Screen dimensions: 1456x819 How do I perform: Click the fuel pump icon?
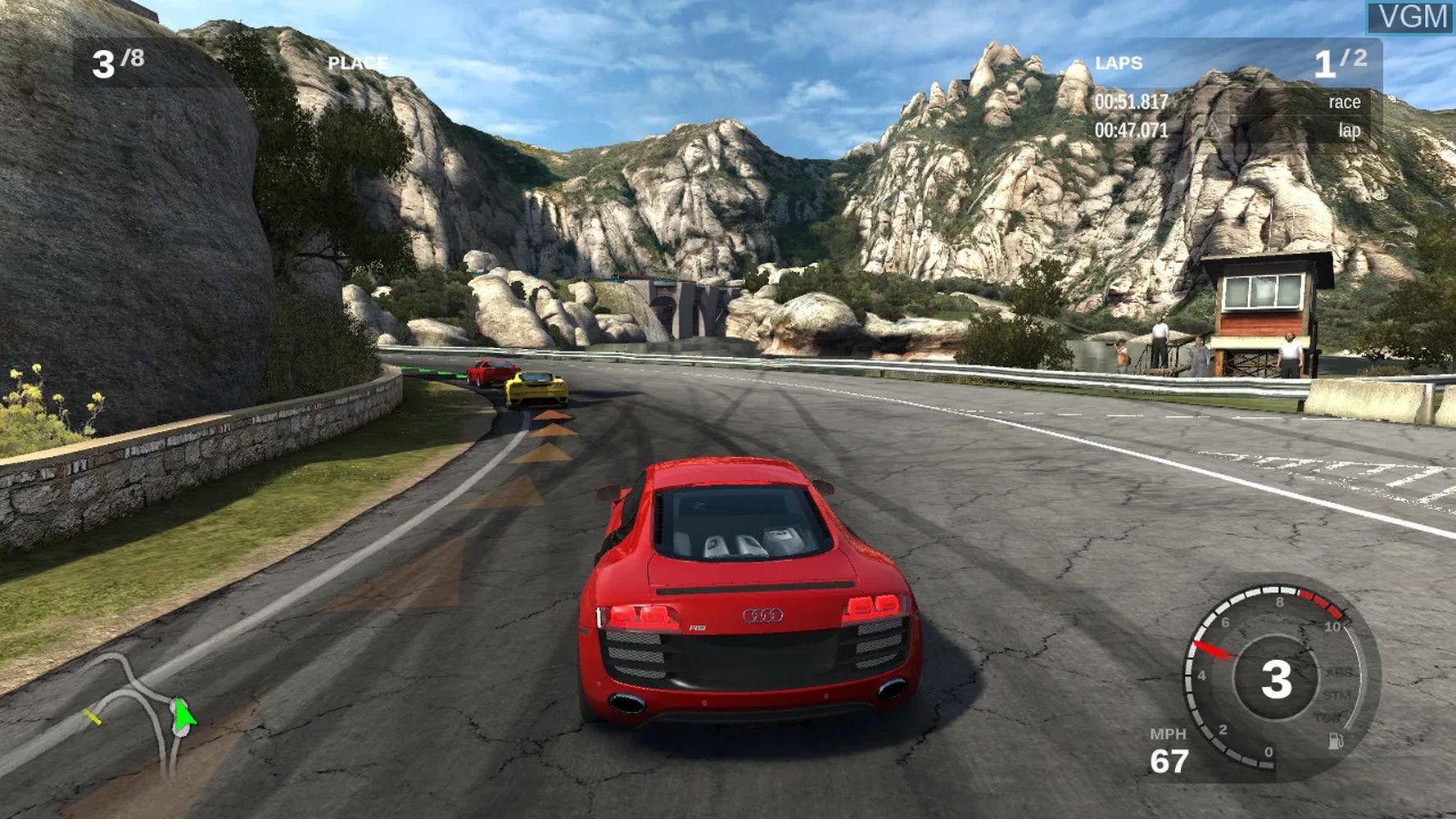click(x=1336, y=741)
